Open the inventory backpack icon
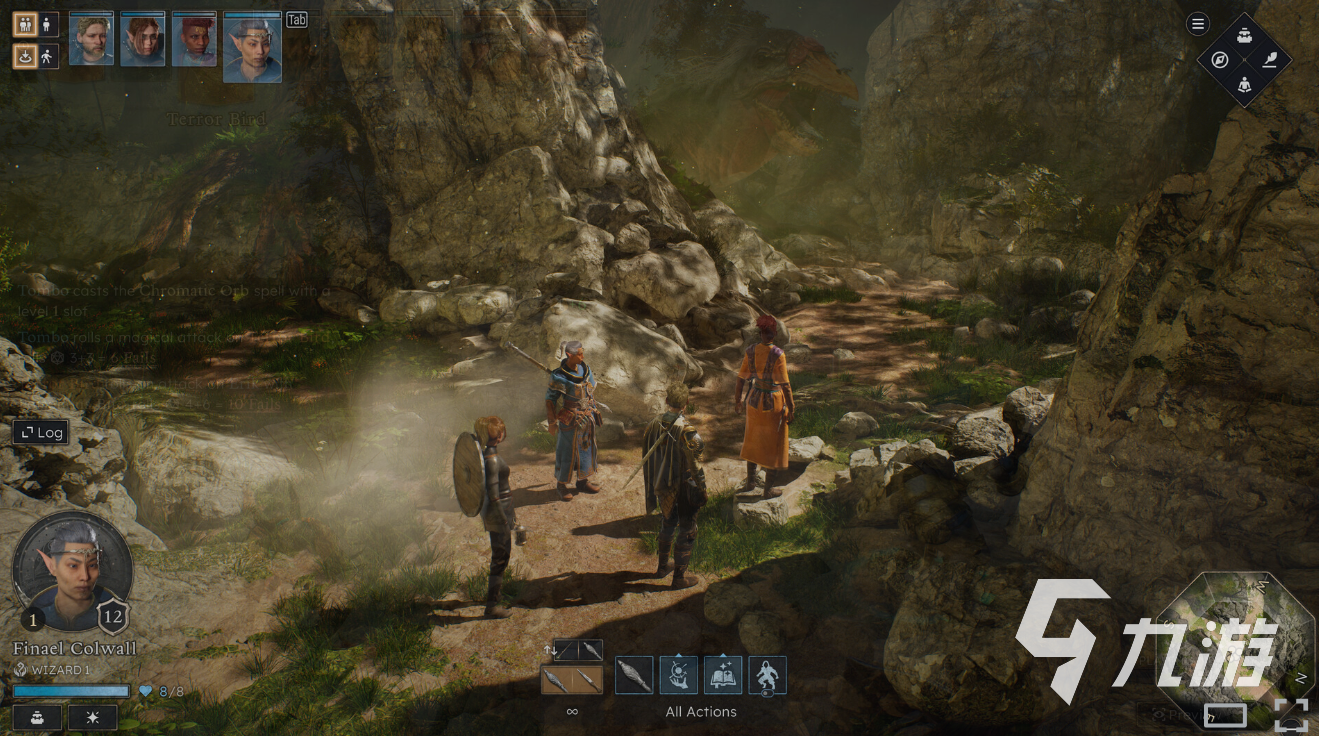This screenshot has height=736, width=1319. [1245, 36]
